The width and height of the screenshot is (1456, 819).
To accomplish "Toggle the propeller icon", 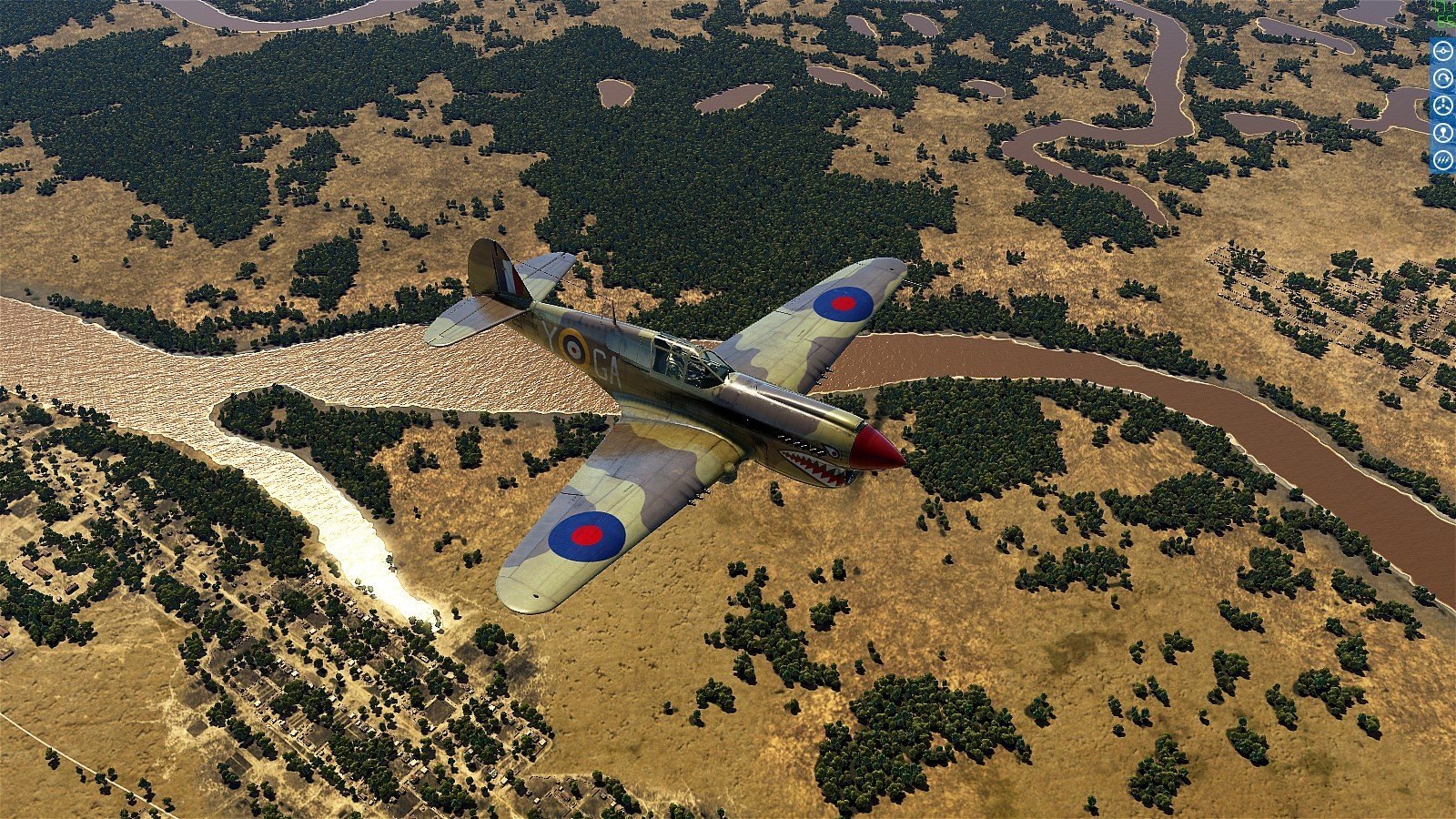I will coord(1442,106).
